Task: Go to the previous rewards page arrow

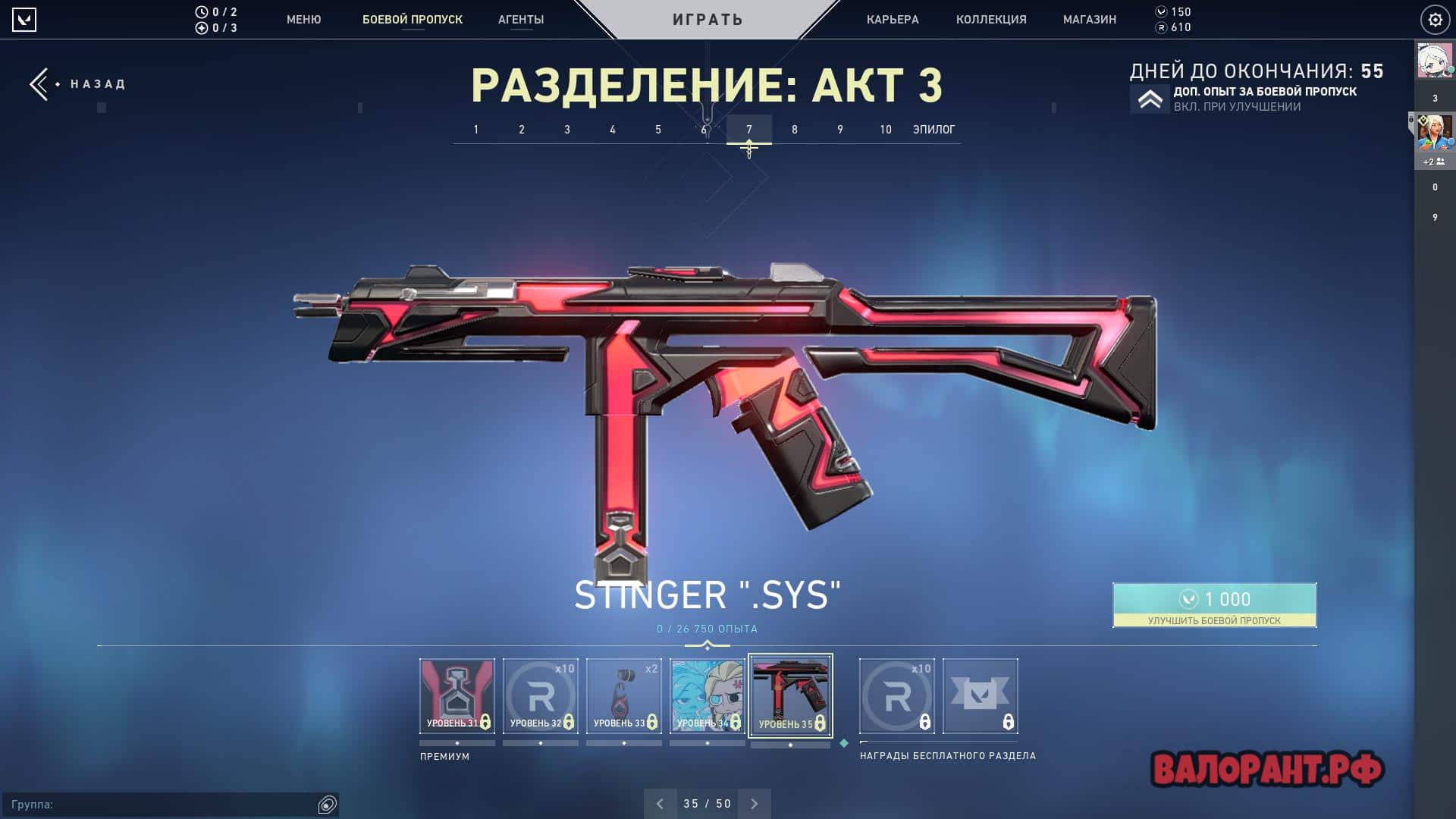Action: click(x=660, y=804)
